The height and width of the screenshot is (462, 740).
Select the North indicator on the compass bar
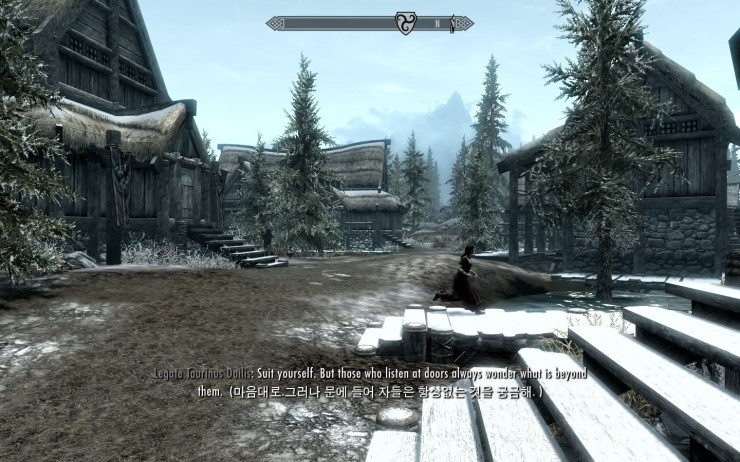[435, 22]
